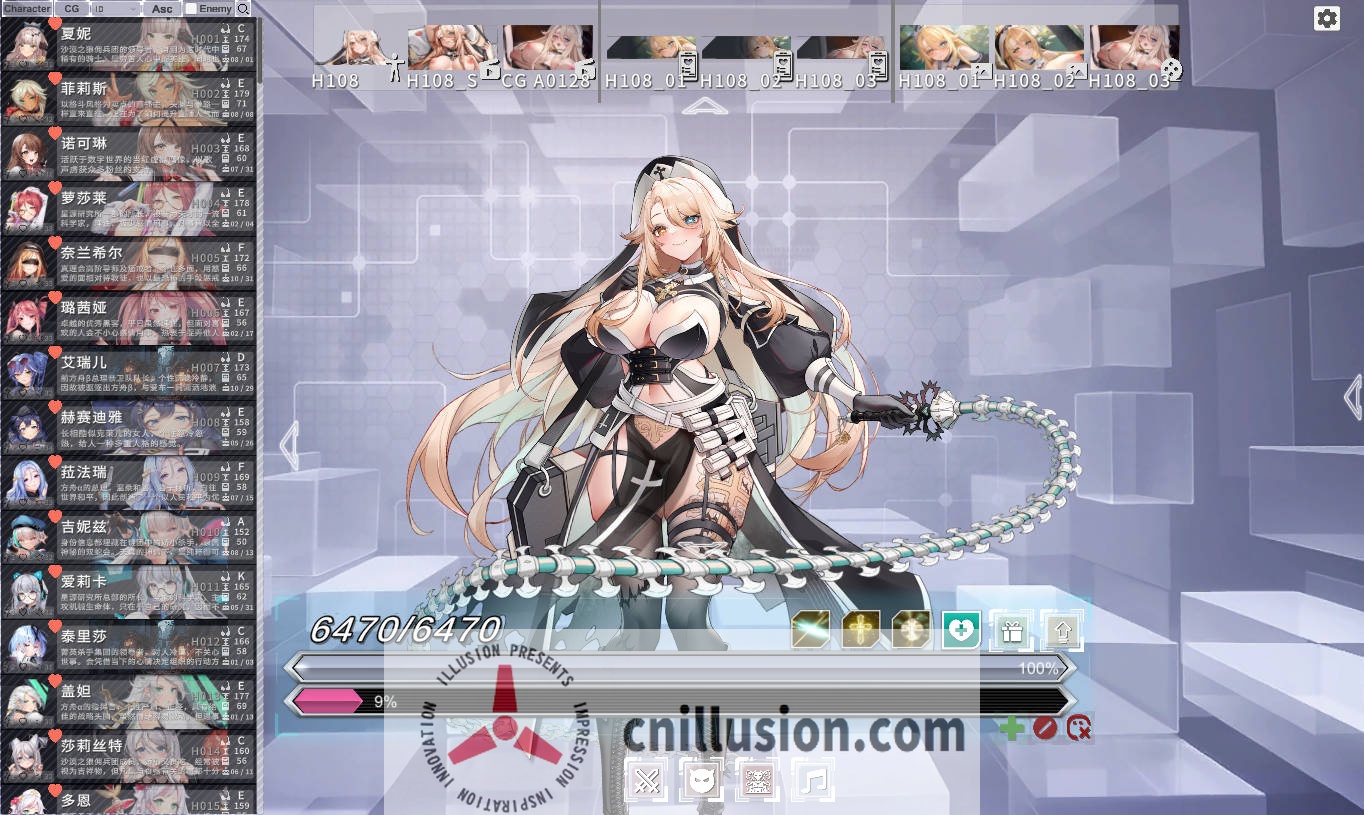Open the settings gear in top-right corner
The height and width of the screenshot is (815, 1364).
coord(1327,18)
